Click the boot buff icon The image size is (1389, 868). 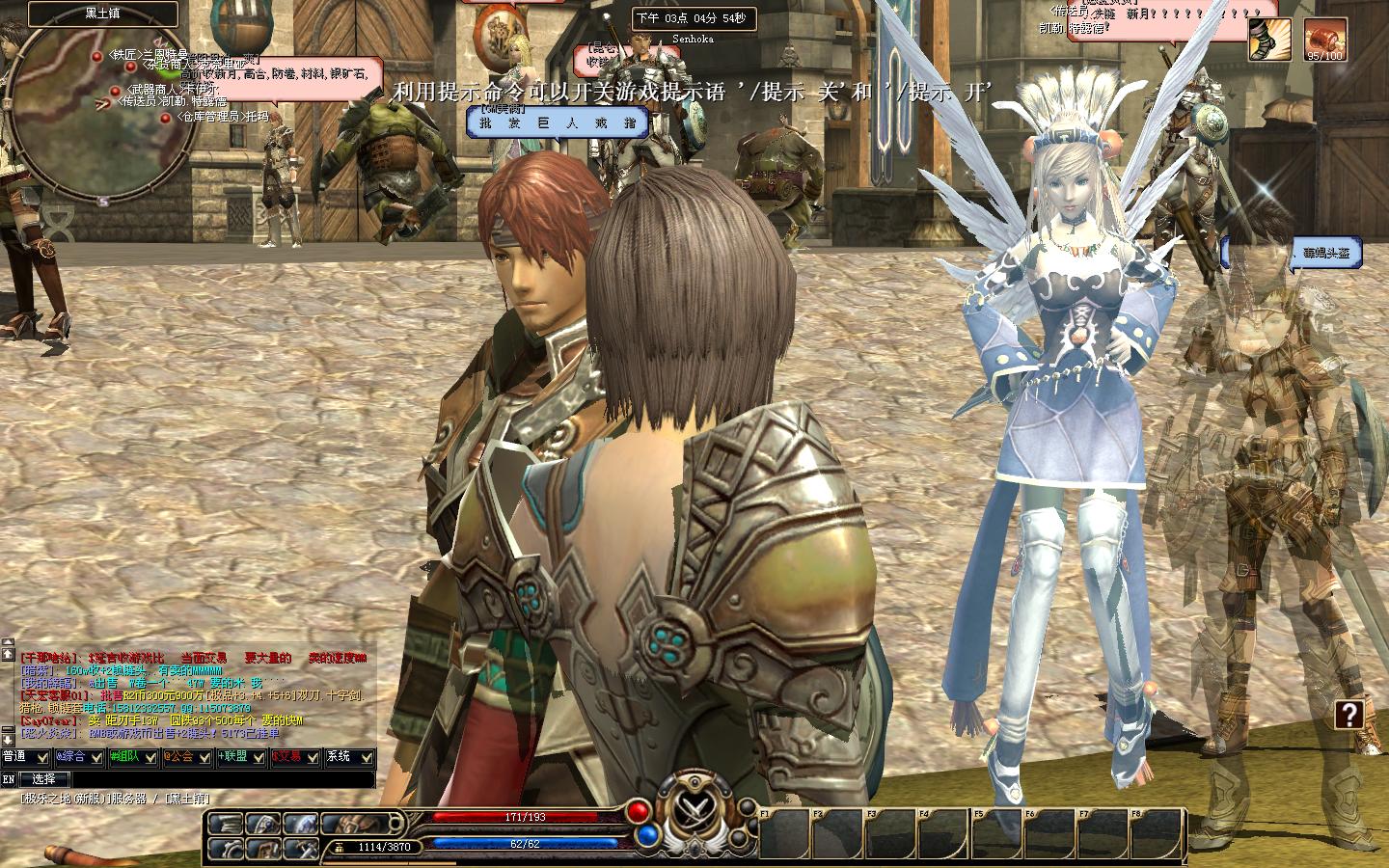1270,41
